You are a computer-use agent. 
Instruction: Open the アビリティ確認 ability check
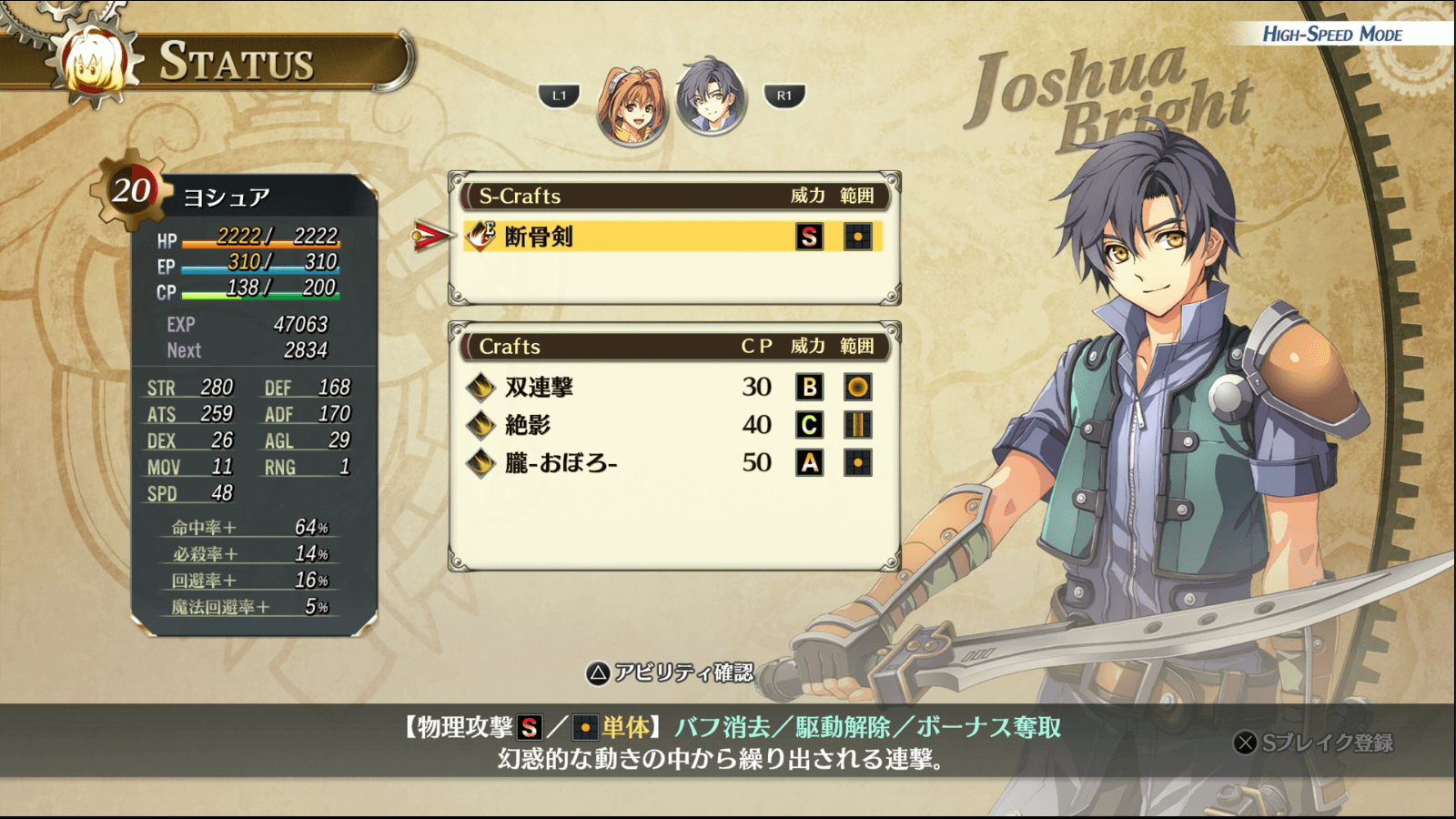tap(671, 673)
